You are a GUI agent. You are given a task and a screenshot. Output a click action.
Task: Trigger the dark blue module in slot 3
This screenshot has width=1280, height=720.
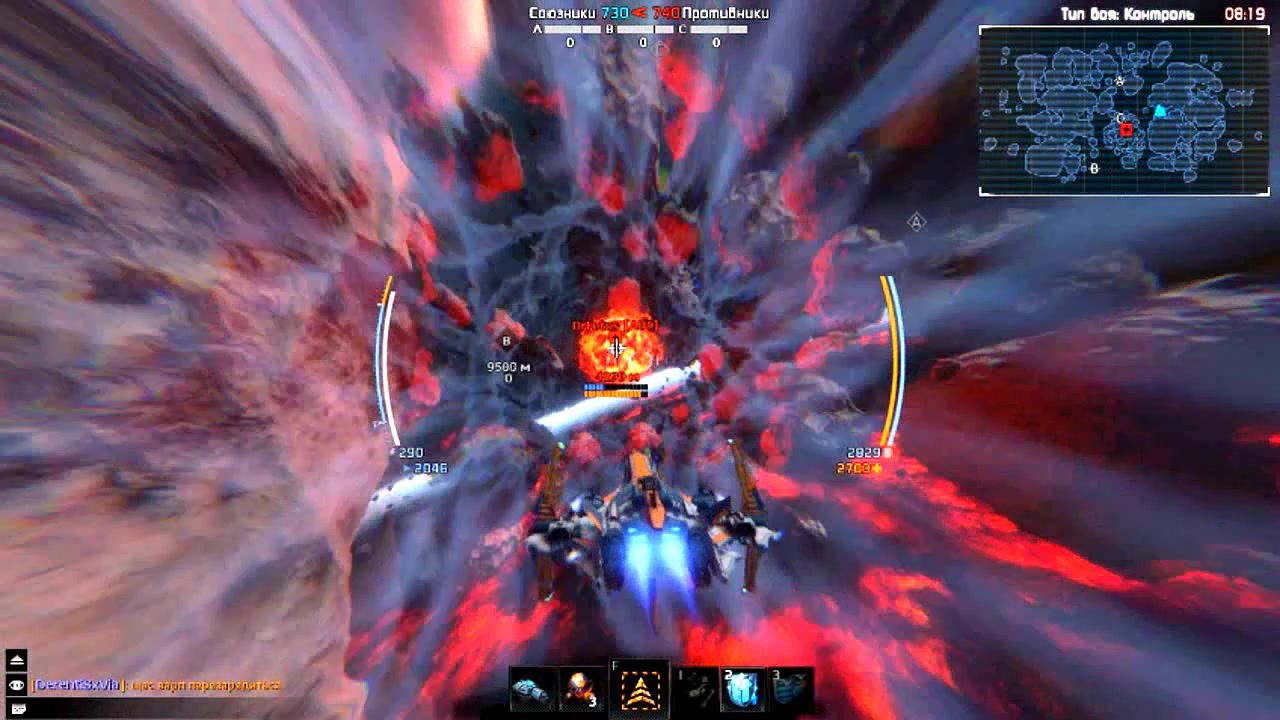(791, 689)
